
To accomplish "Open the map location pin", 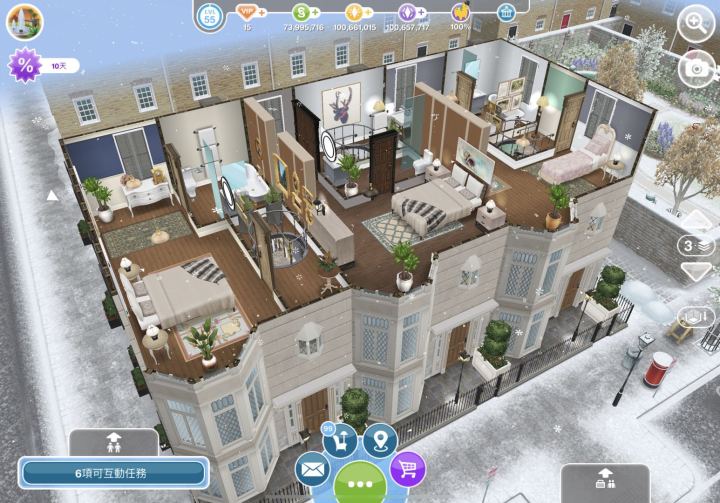I will click(380, 439).
